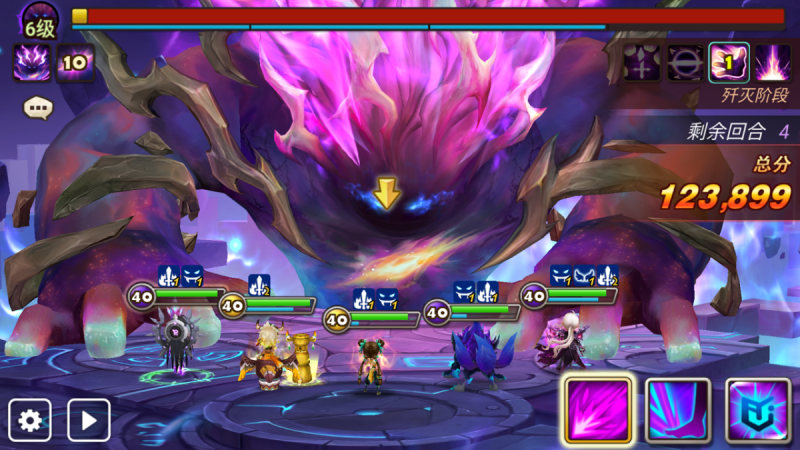Use the highlighted magenta burst attack skill
Image resolution: width=800 pixels, height=450 pixels.
click(x=596, y=409)
